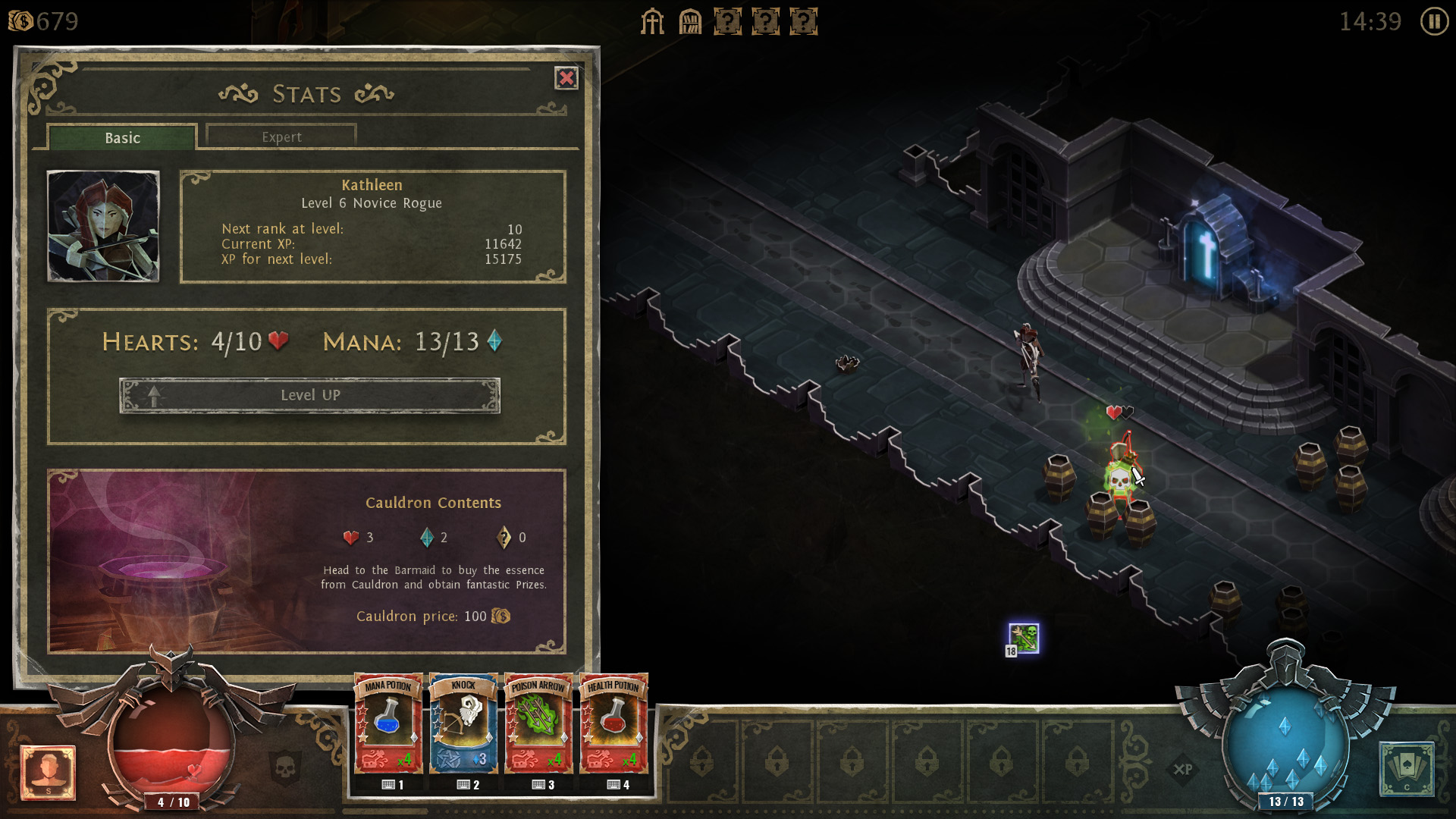The width and height of the screenshot is (1456, 819).
Task: Click the first unknown question mark location icon
Action: point(729,22)
